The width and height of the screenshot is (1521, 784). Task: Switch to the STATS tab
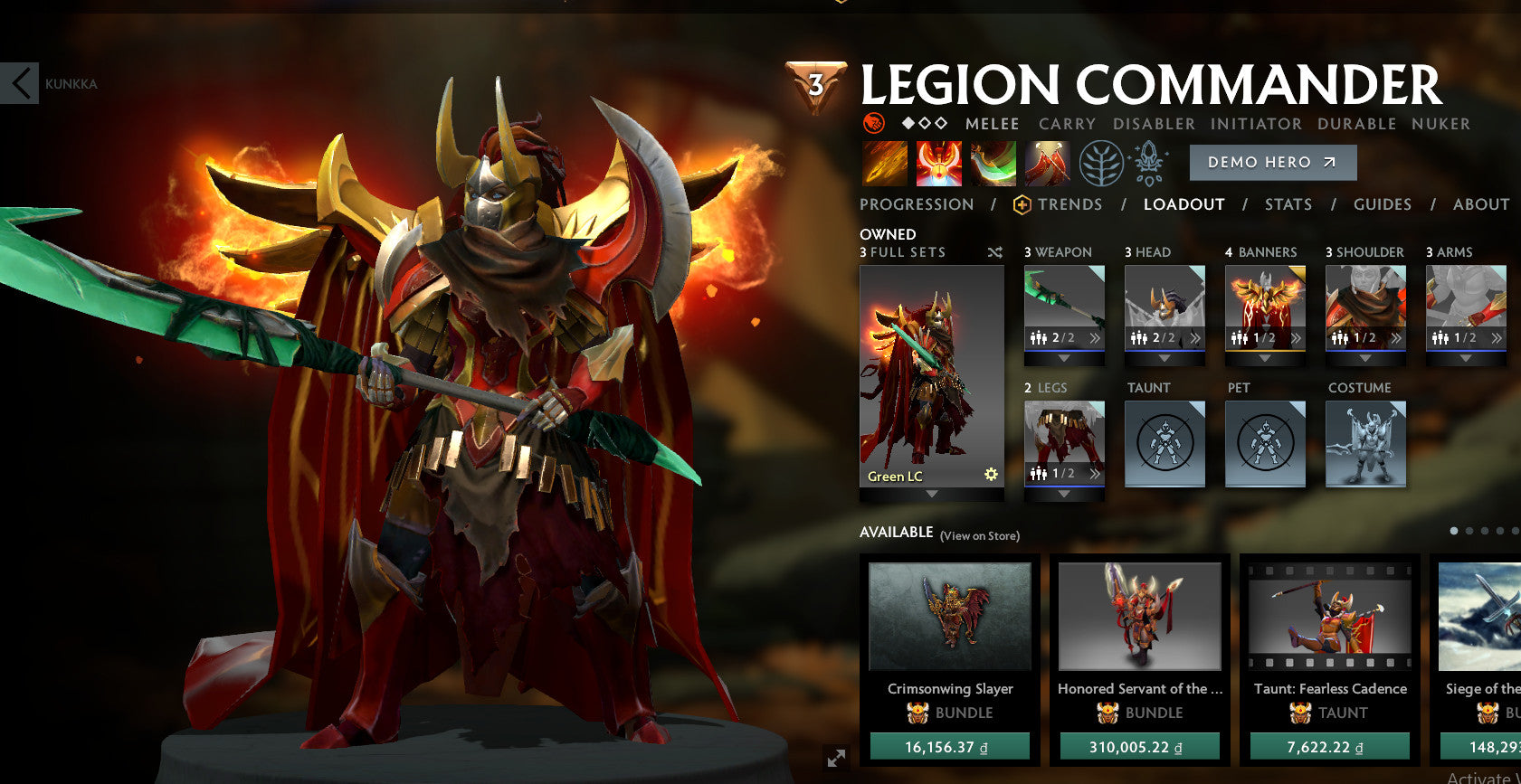1288,204
